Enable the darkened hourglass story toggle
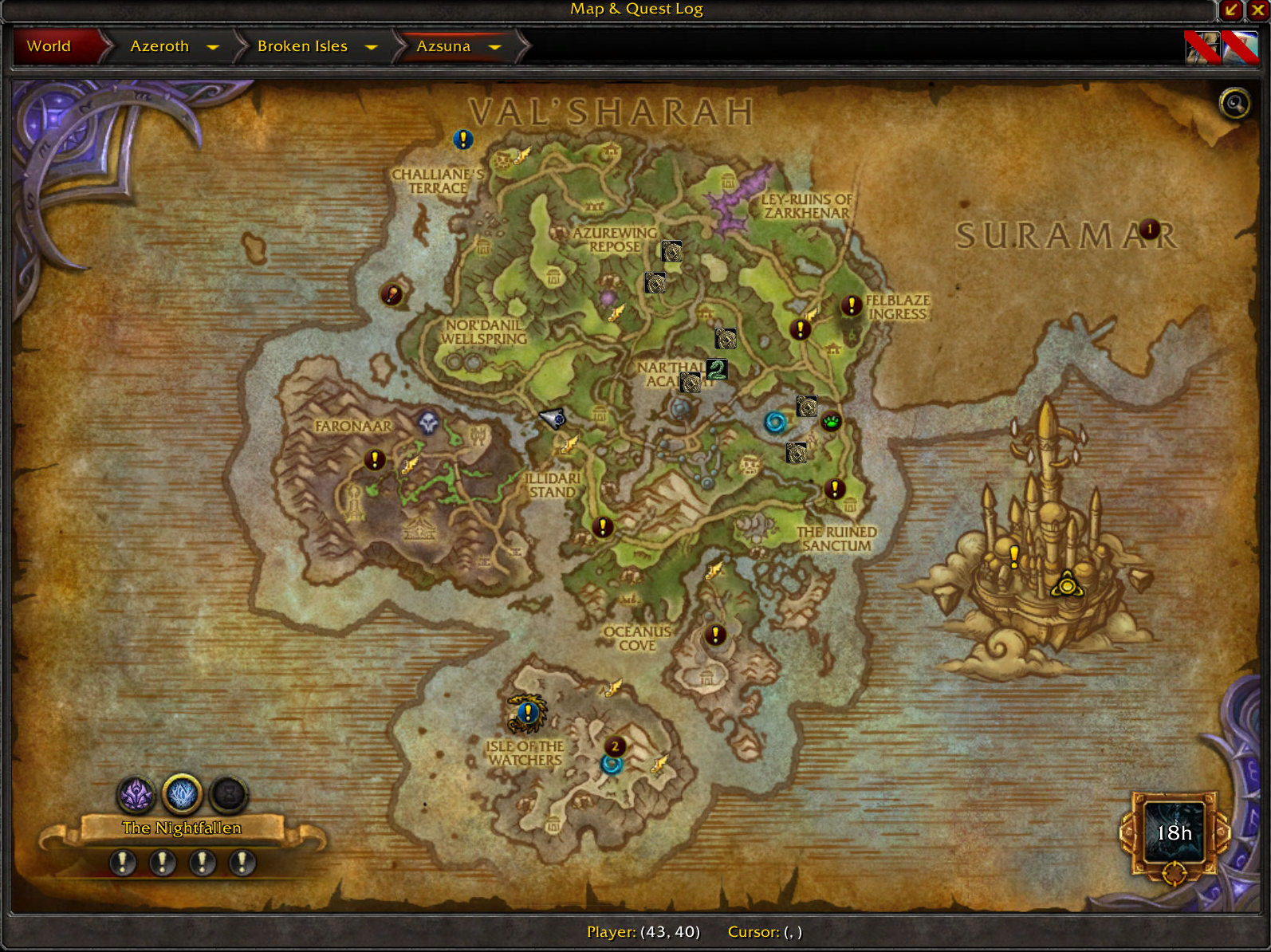 (228, 793)
